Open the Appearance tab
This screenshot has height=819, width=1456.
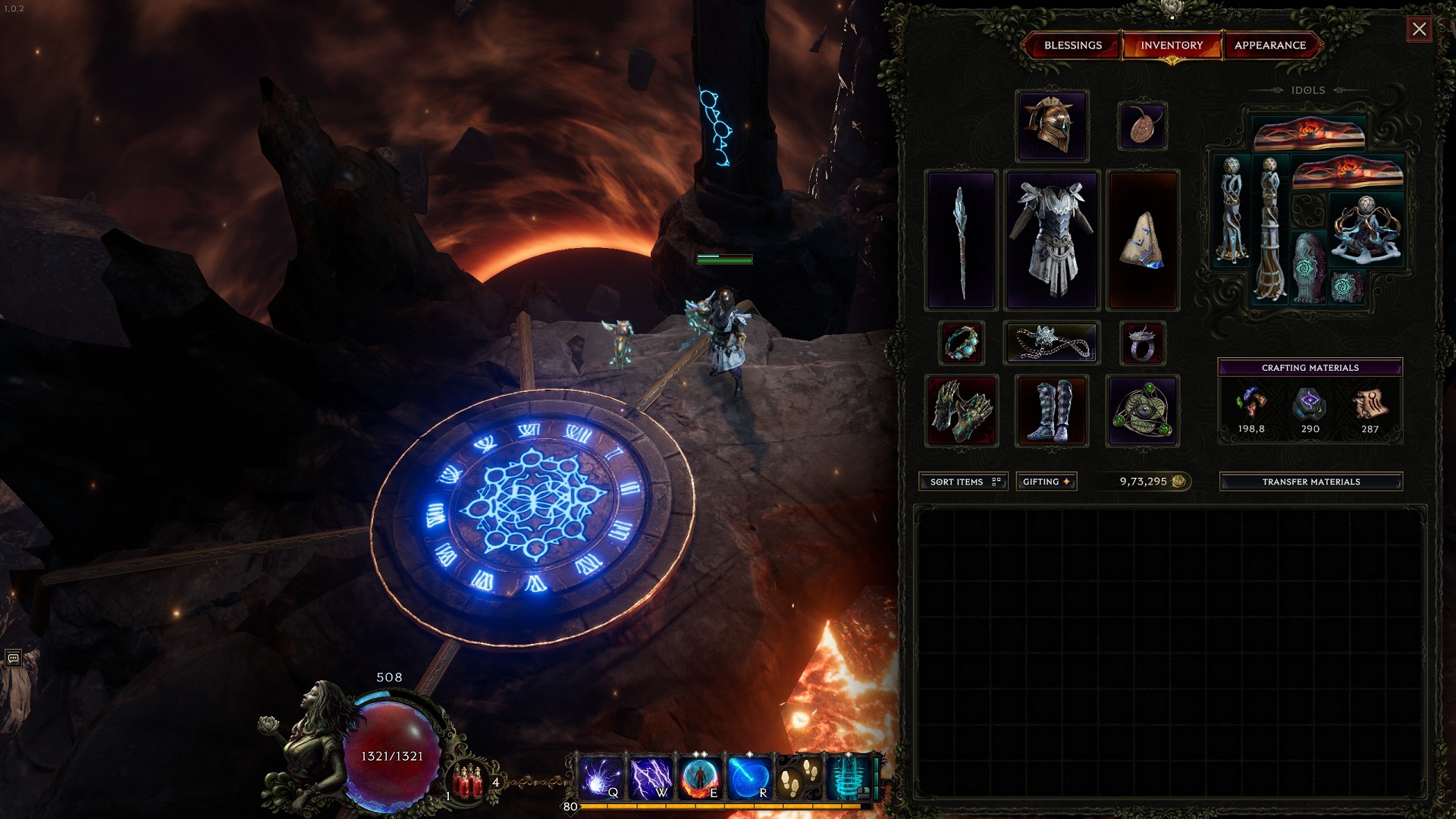(x=1270, y=45)
